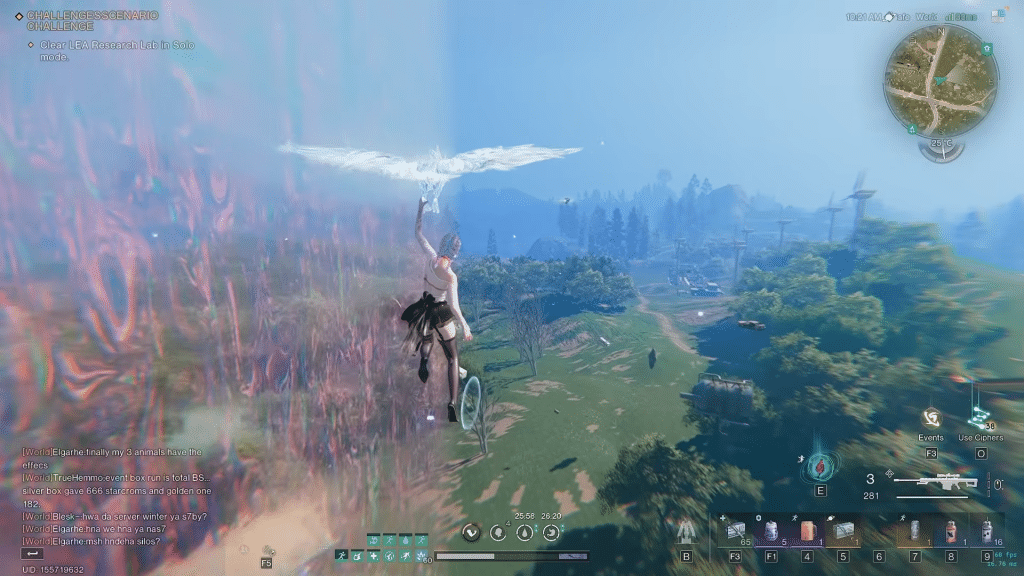Select the crate item on hotbar slot 5

(843, 532)
